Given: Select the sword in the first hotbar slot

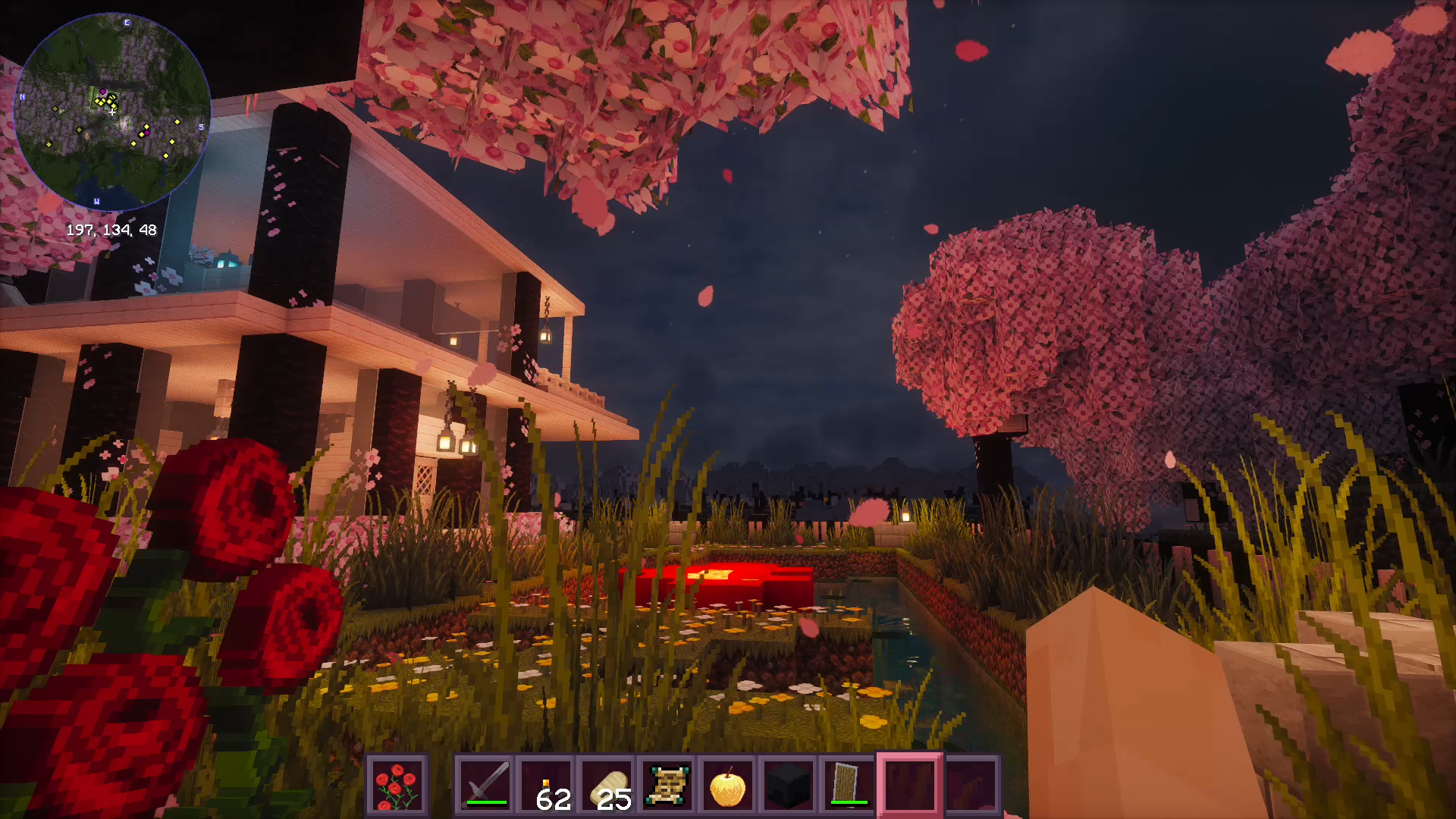Looking at the screenshot, I should point(485,785).
